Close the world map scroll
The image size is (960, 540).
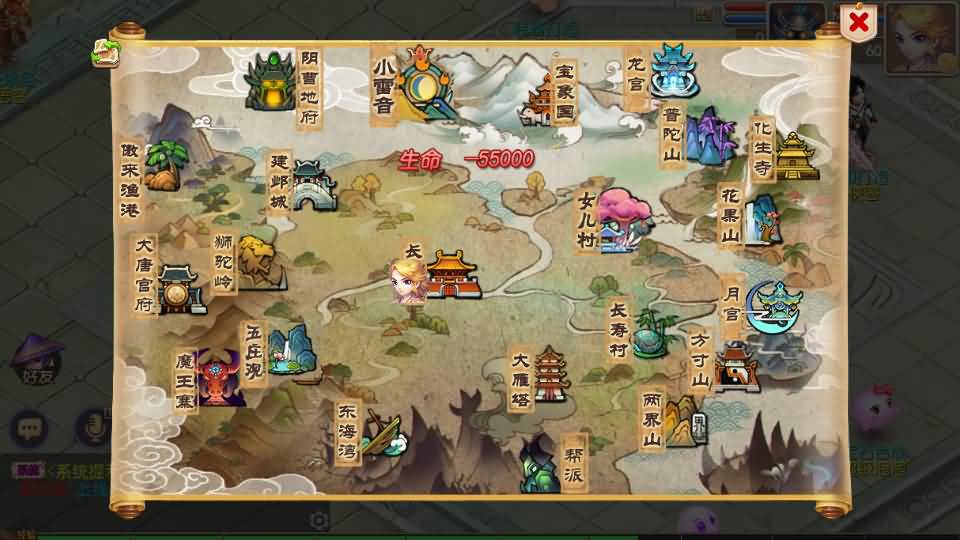[x=857, y=23]
